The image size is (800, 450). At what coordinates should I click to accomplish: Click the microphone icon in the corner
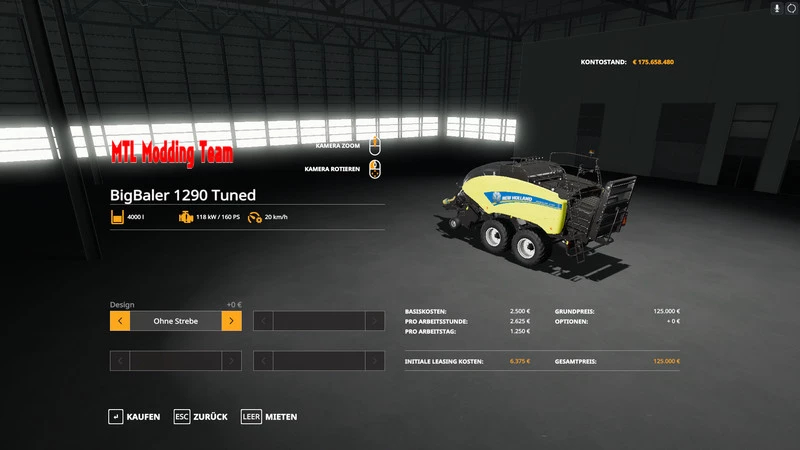click(x=777, y=8)
